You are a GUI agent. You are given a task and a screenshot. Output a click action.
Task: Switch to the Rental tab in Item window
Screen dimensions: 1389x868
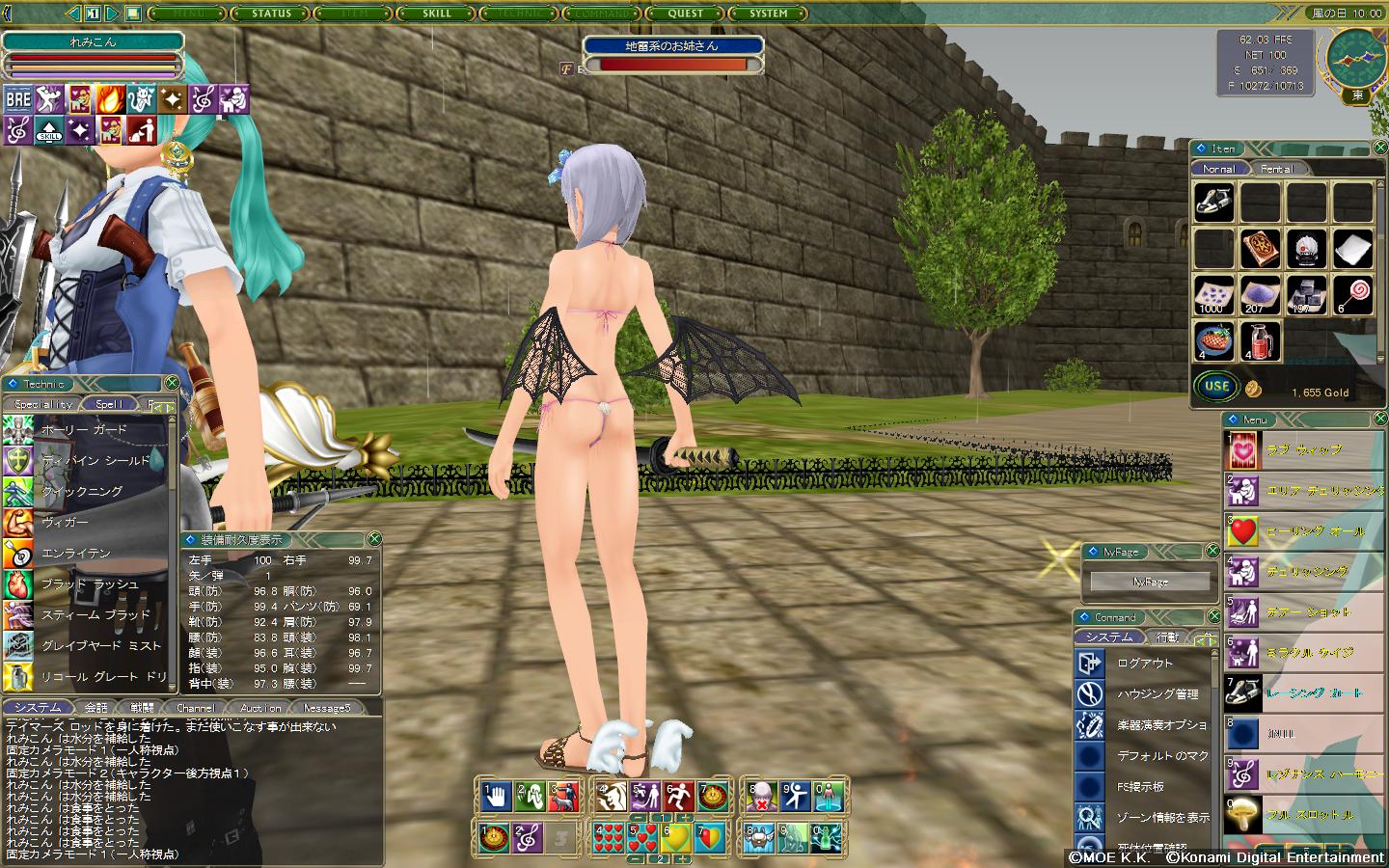1277,169
